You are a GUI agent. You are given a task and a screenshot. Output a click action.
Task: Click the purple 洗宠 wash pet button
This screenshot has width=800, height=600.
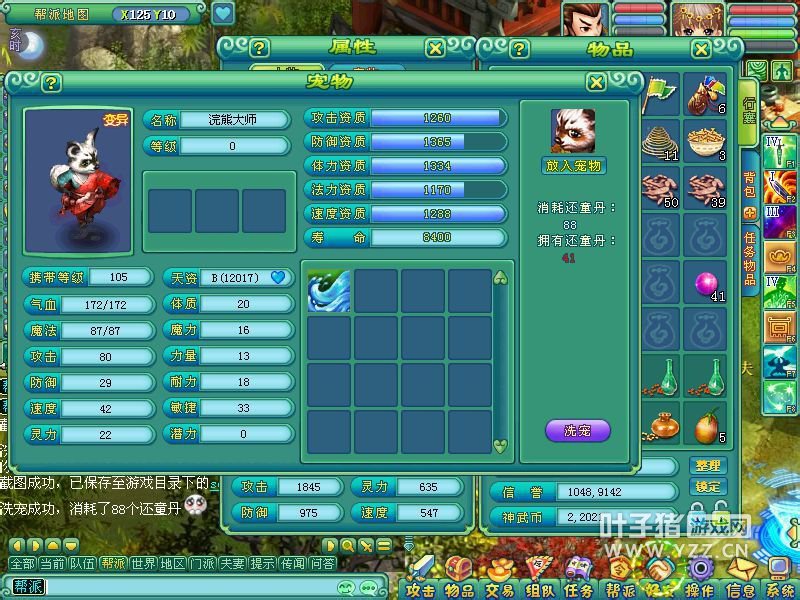[577, 431]
